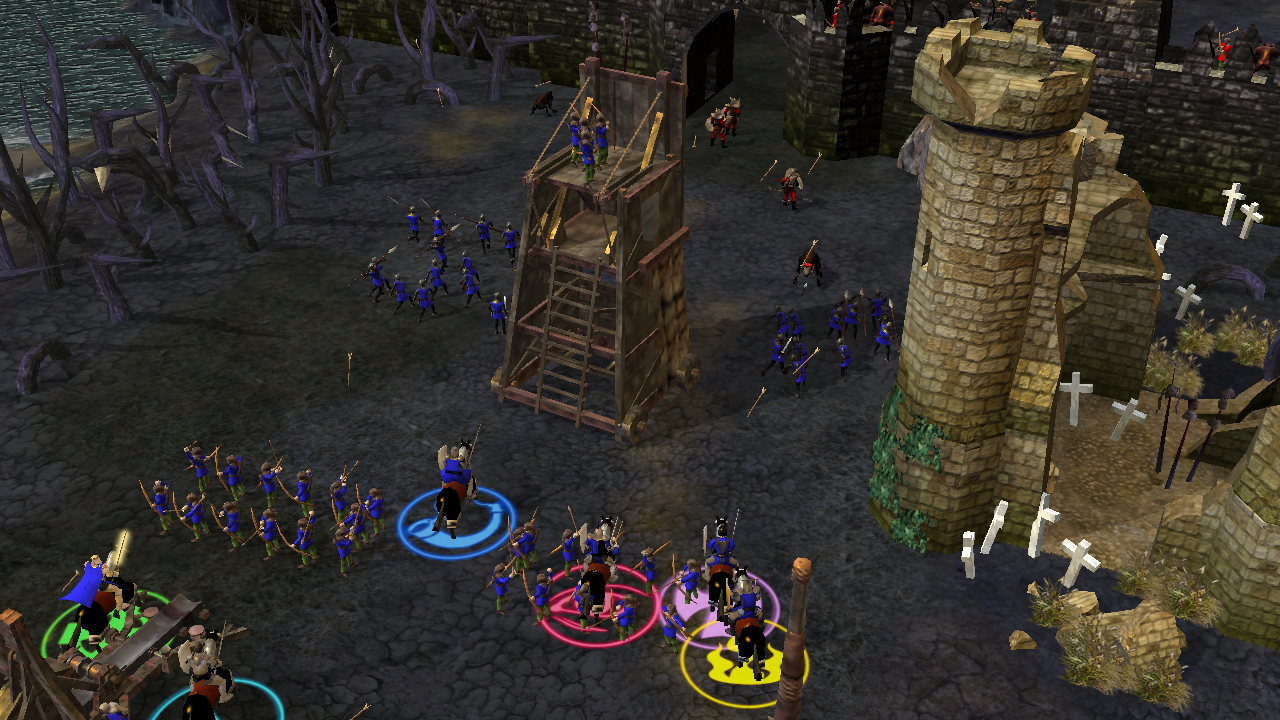Select the caped hero in the green ring
The width and height of the screenshot is (1280, 720).
point(95,593)
